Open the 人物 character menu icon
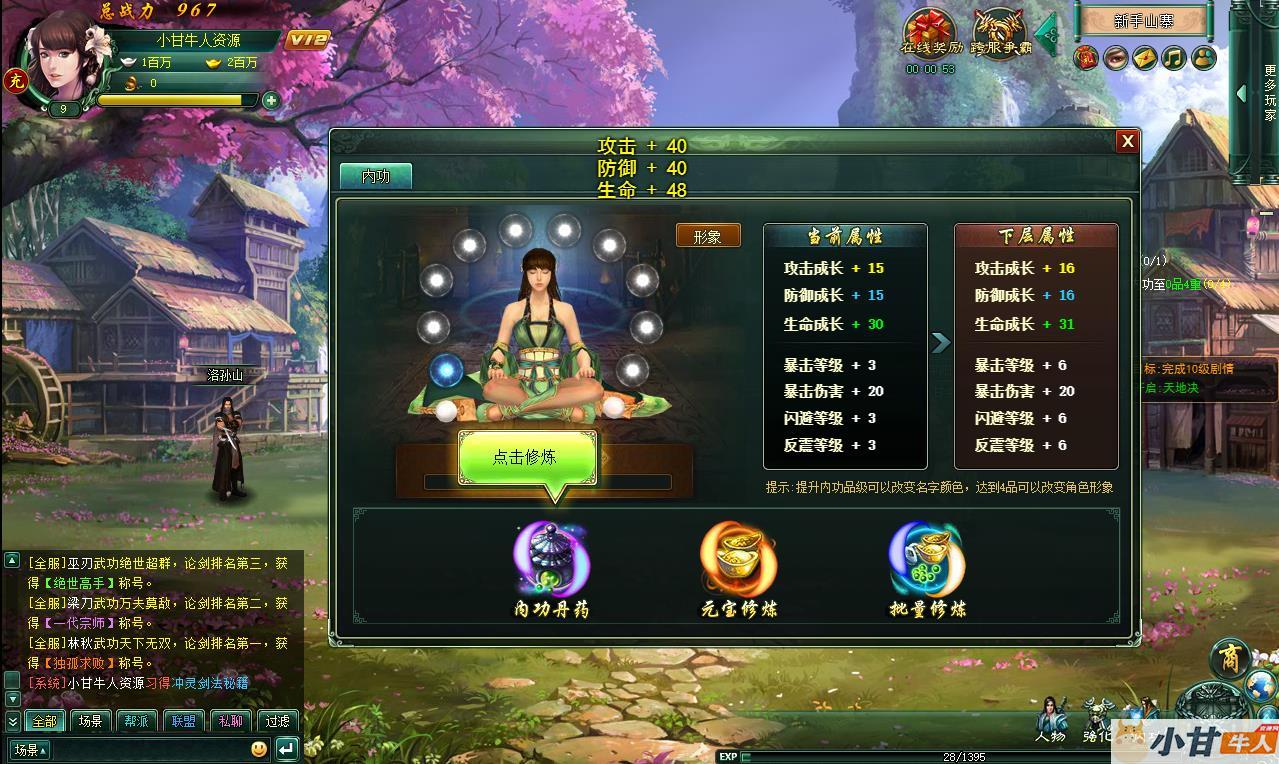 1050,718
